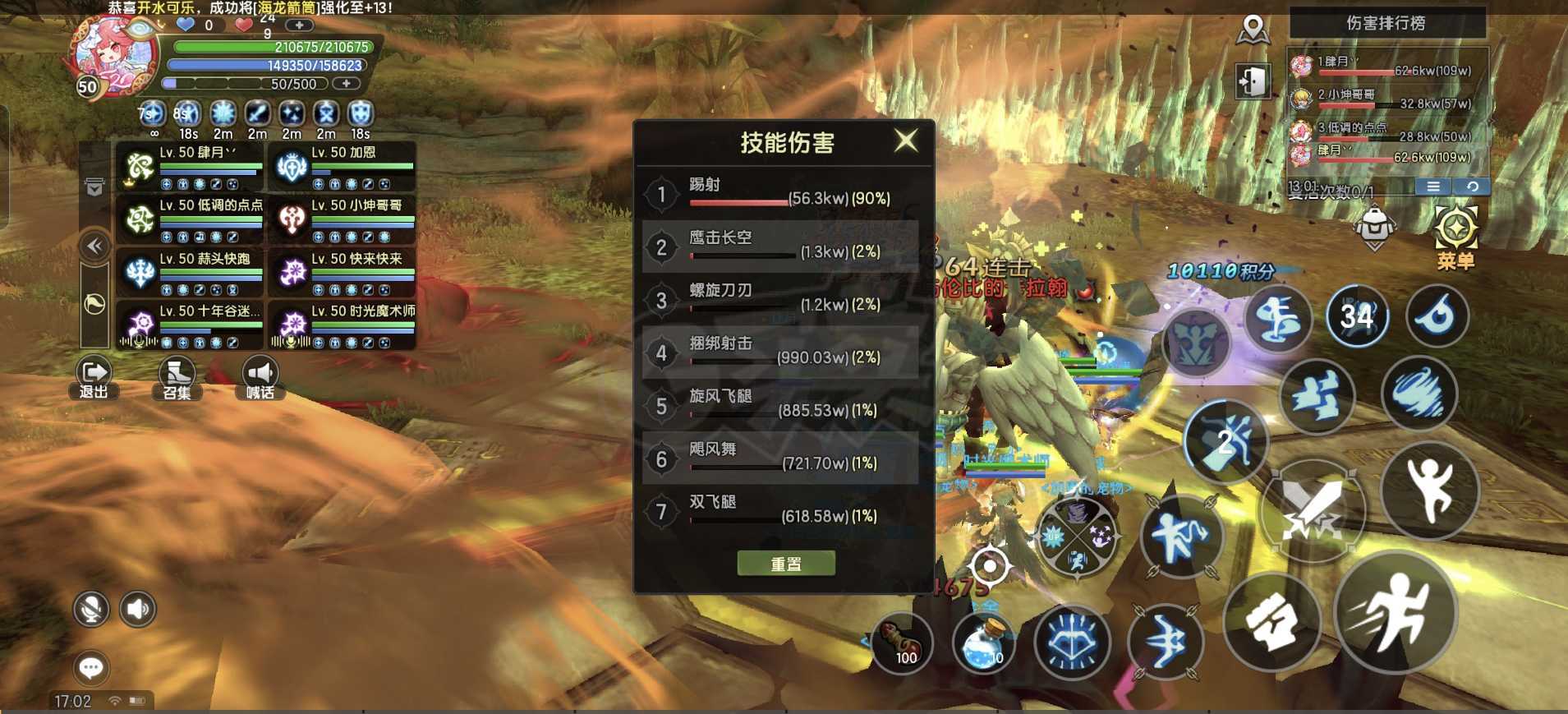
Task: Open the chat bubble button
Action: (91, 668)
